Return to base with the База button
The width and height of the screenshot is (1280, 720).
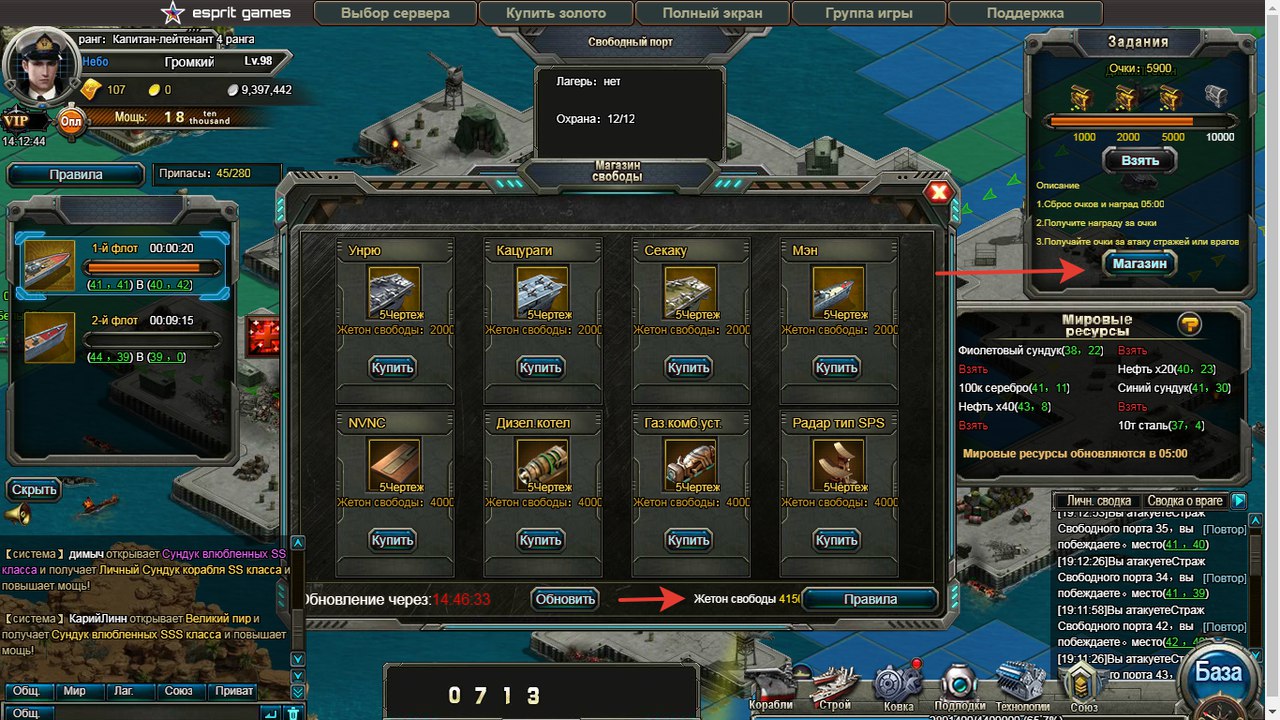point(1218,672)
